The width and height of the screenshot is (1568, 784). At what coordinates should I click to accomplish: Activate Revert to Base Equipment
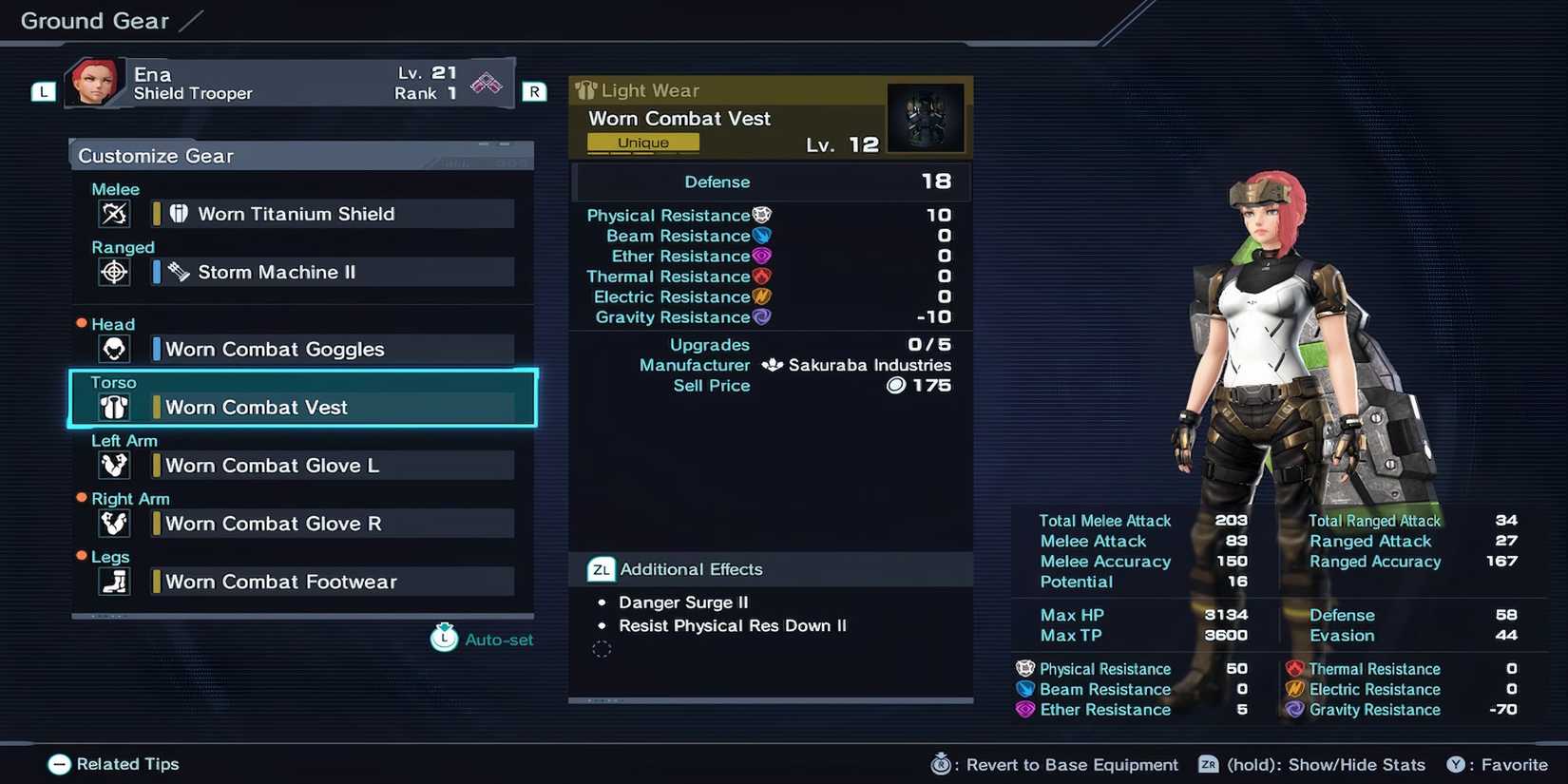941,764
